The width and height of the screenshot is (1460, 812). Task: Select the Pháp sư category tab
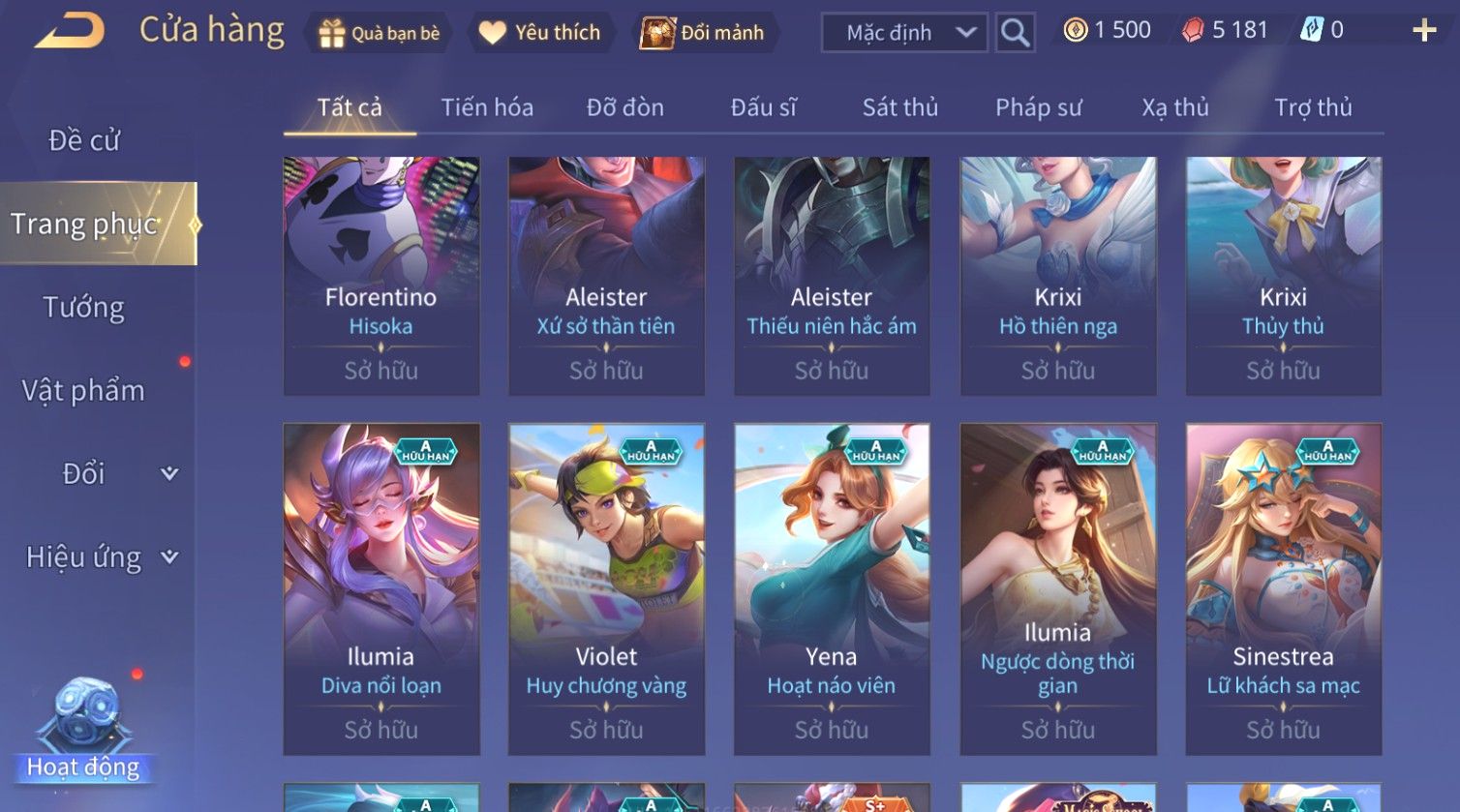(1038, 107)
